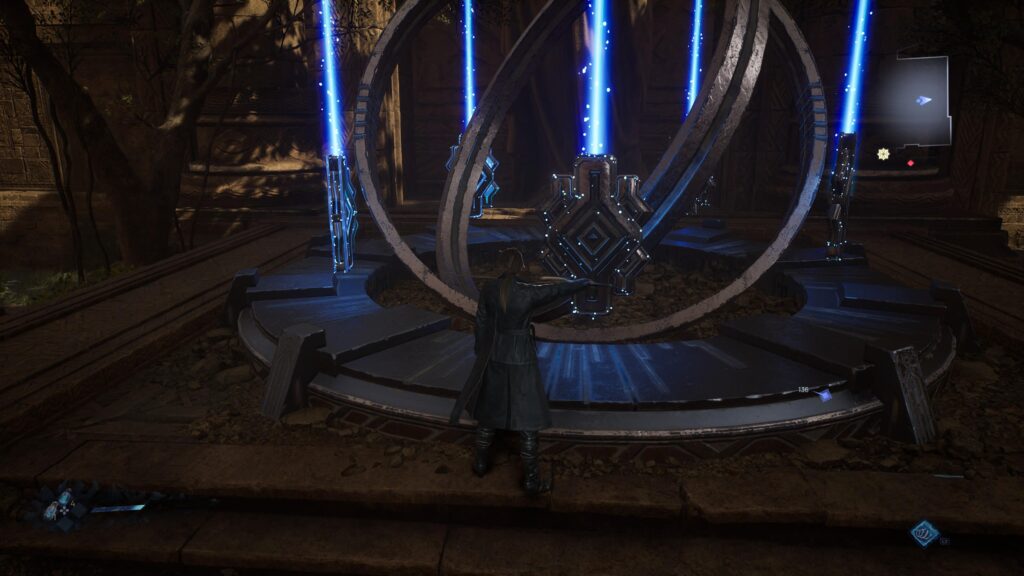Click the yellow star marker on minimap
The image size is (1024, 576).
[883, 153]
